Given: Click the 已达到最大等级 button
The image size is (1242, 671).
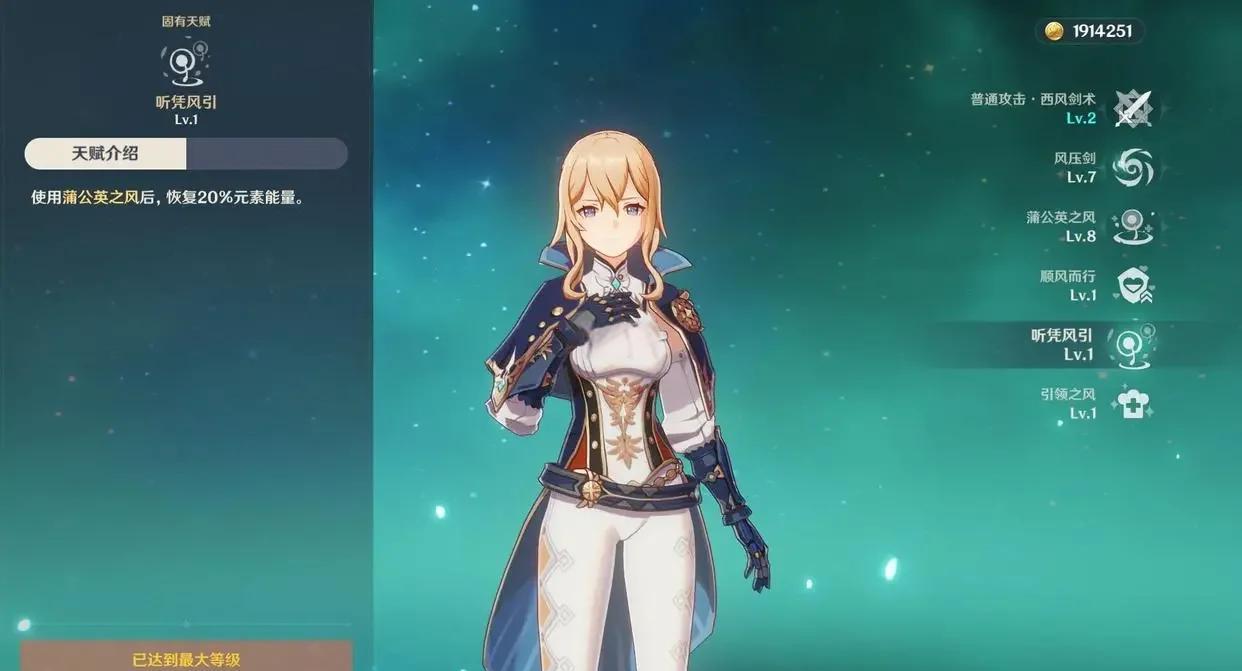Looking at the screenshot, I should [186, 658].
